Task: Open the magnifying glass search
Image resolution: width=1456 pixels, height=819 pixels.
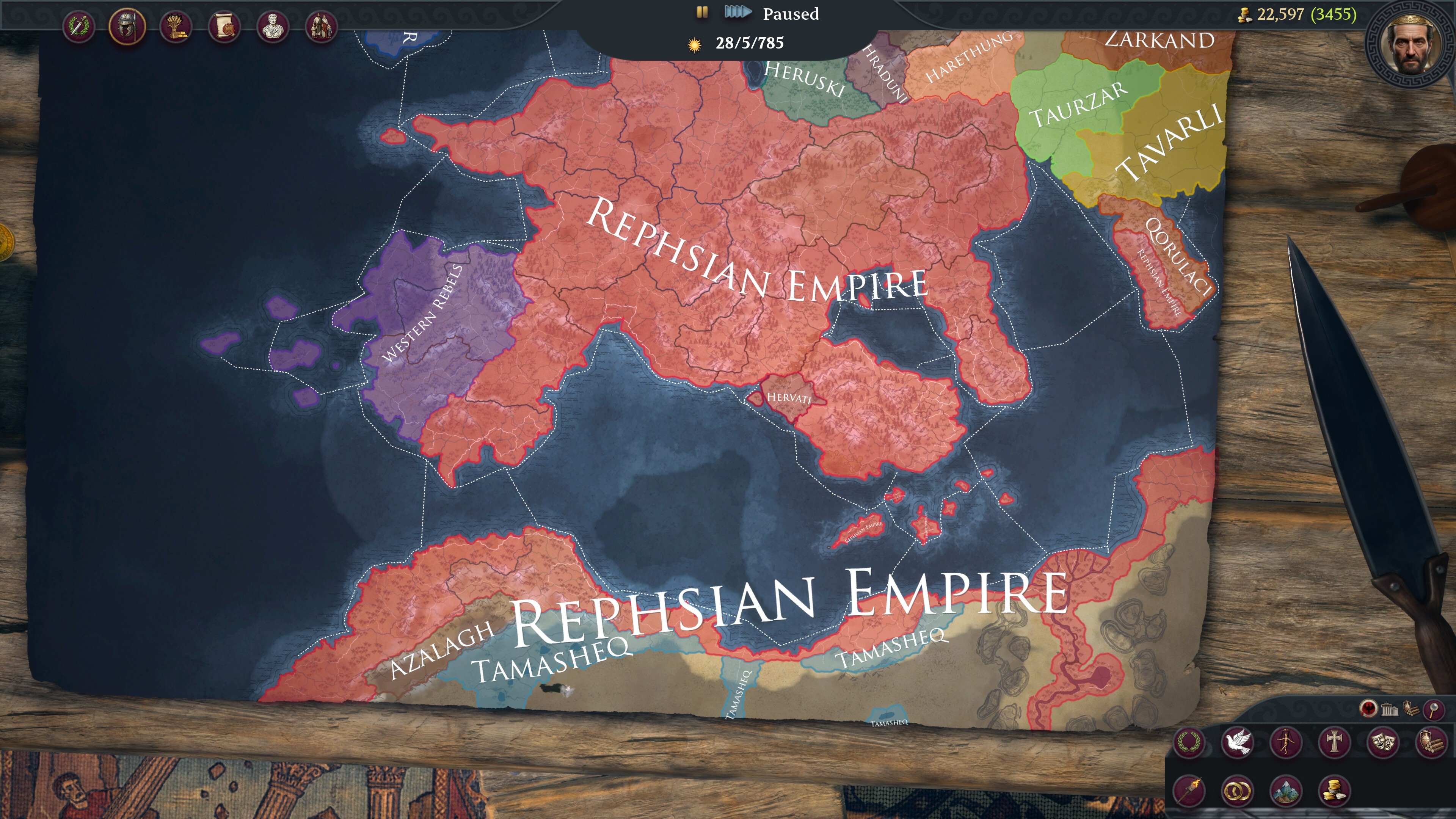Action: coord(1433,709)
